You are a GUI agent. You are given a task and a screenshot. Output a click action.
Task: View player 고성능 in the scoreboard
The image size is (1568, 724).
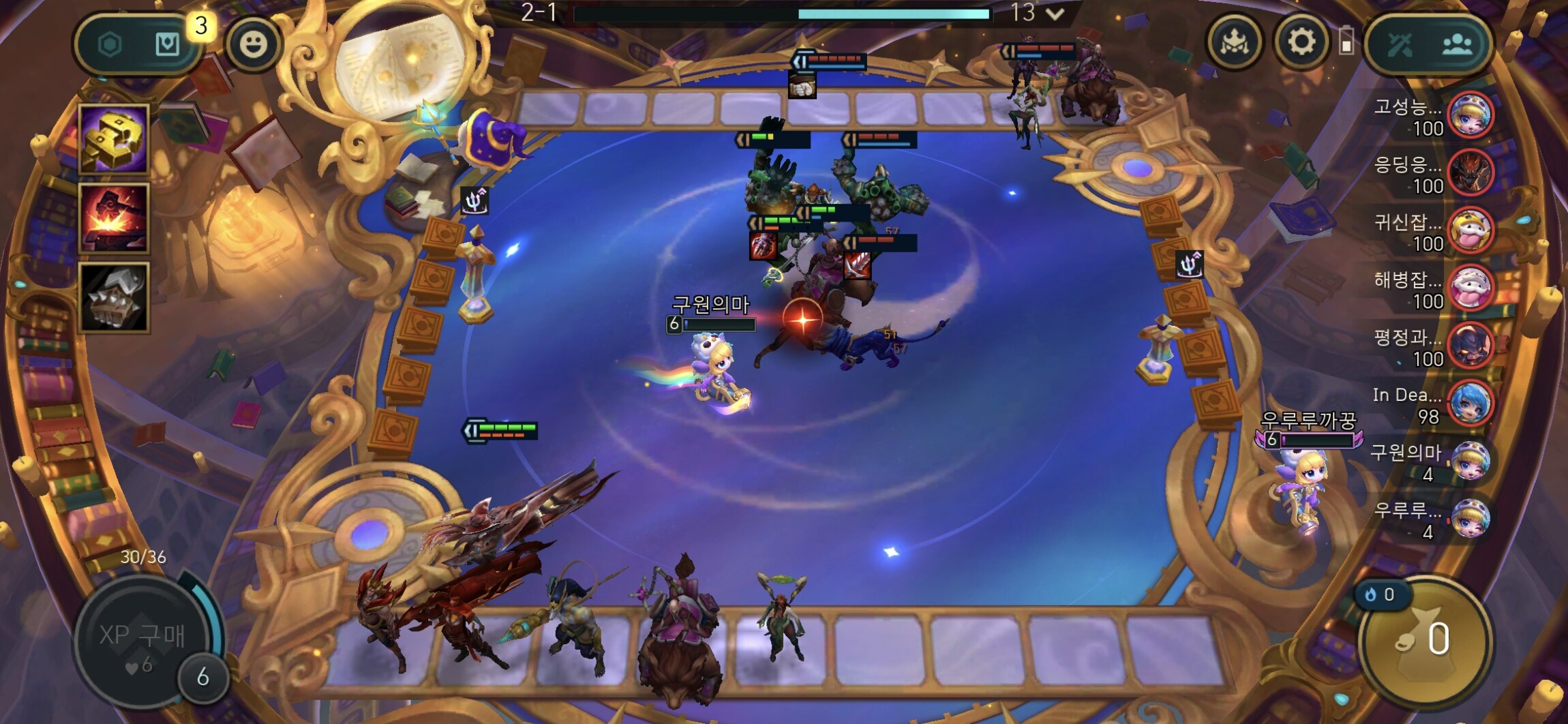tap(1470, 115)
